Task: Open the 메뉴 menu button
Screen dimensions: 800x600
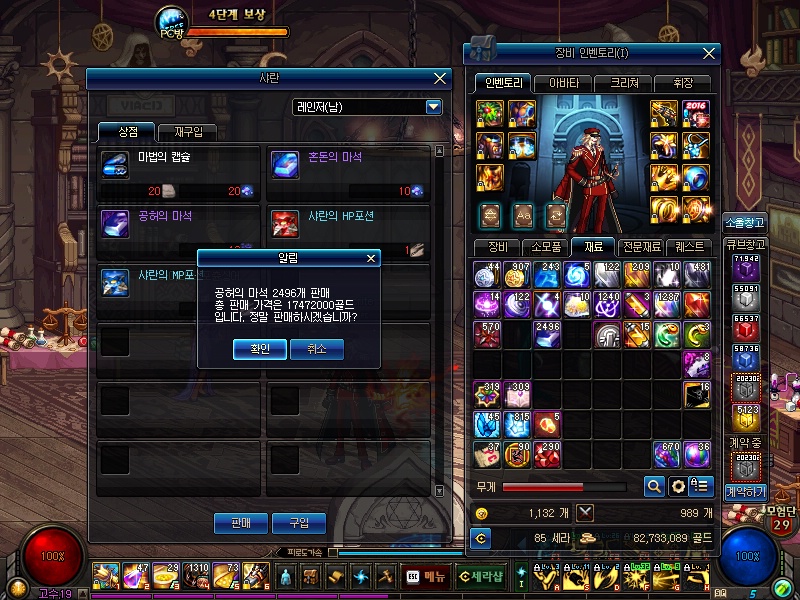Action: 426,576
